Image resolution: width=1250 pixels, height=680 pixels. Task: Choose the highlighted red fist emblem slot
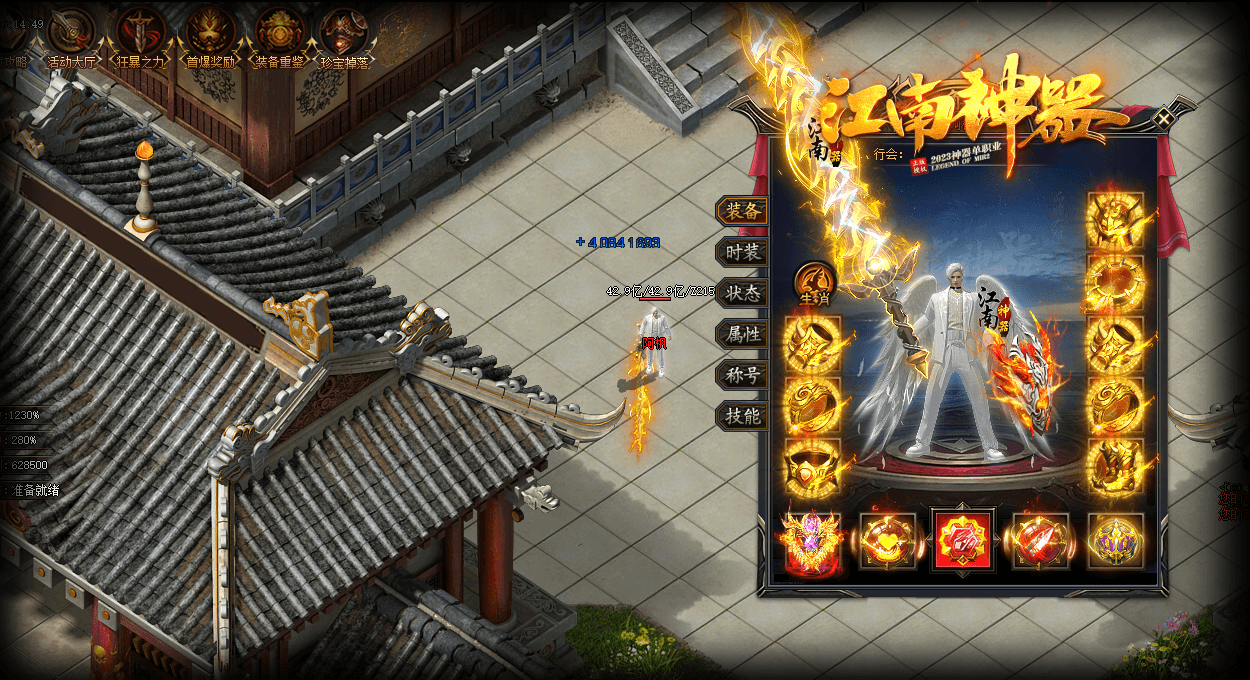(x=962, y=541)
